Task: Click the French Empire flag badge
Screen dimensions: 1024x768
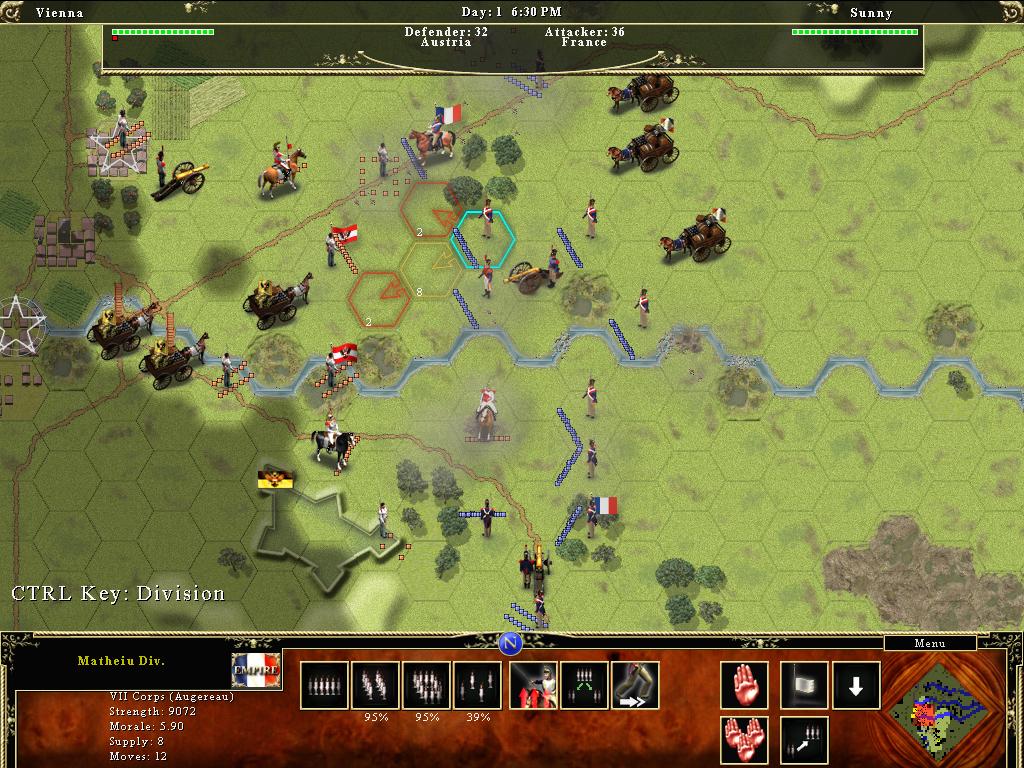Action: click(x=256, y=669)
